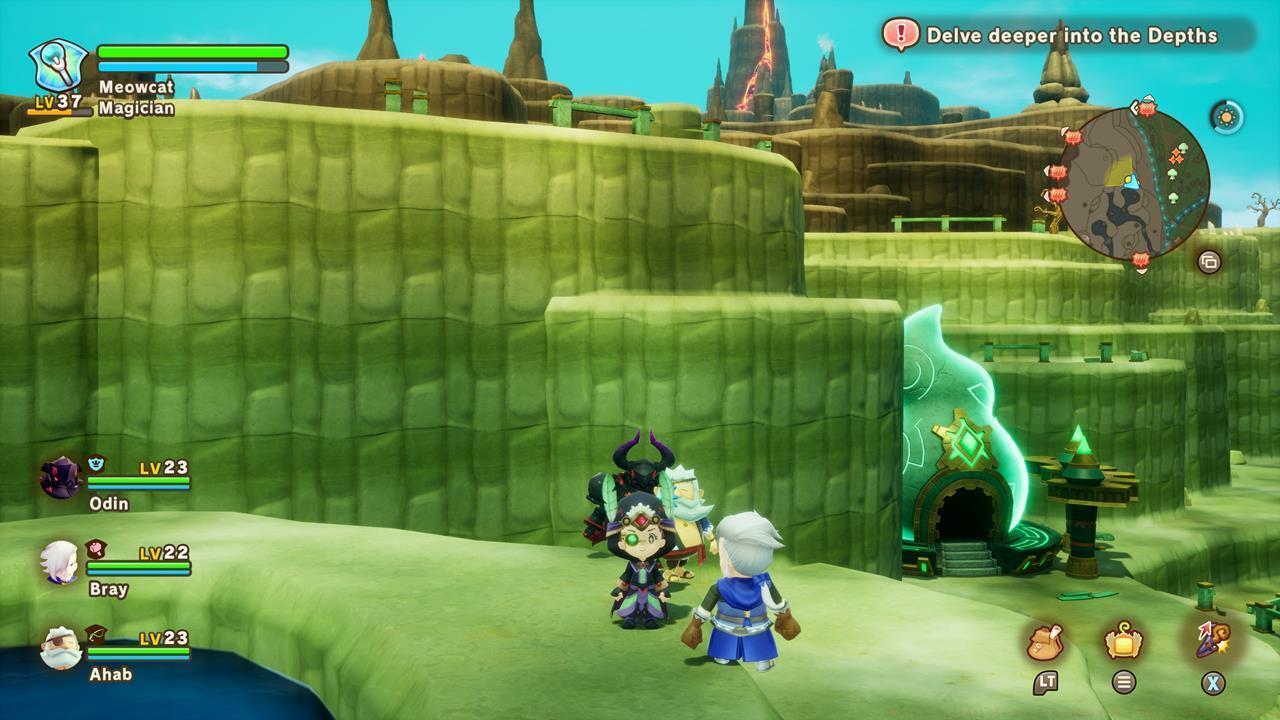Click a red monster marker on the minimap
The height and width of the screenshot is (720, 1280).
1147,109
